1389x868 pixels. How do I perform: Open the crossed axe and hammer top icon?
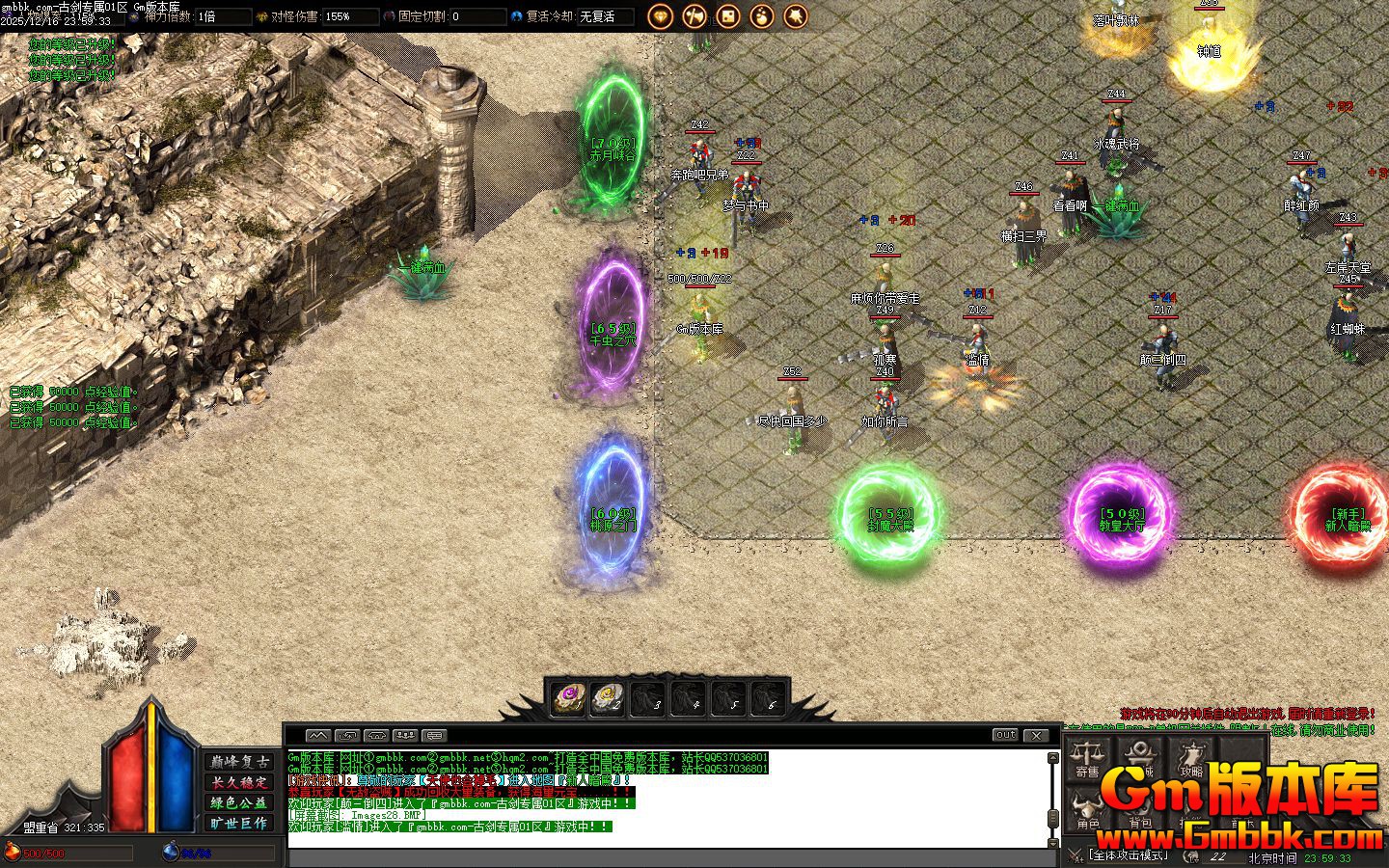click(694, 15)
